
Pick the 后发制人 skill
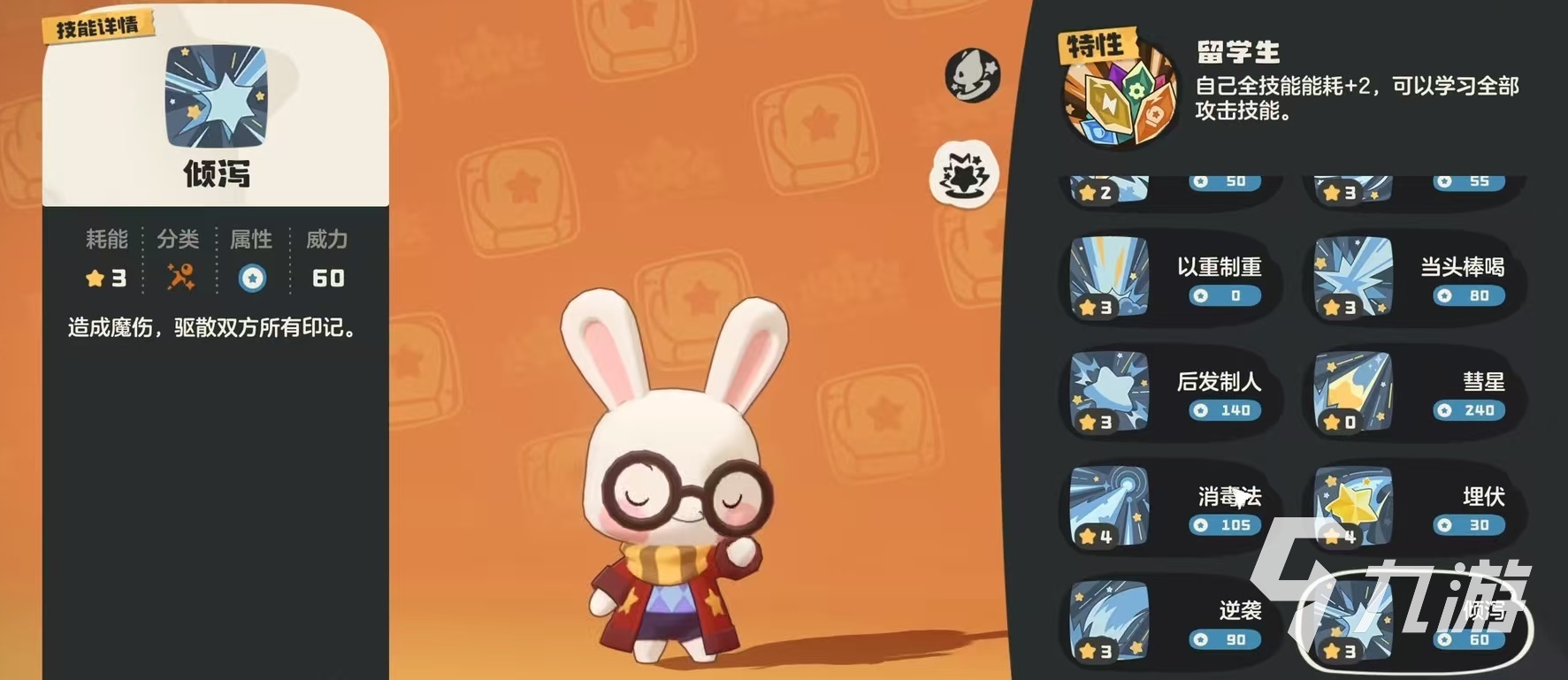1167,393
